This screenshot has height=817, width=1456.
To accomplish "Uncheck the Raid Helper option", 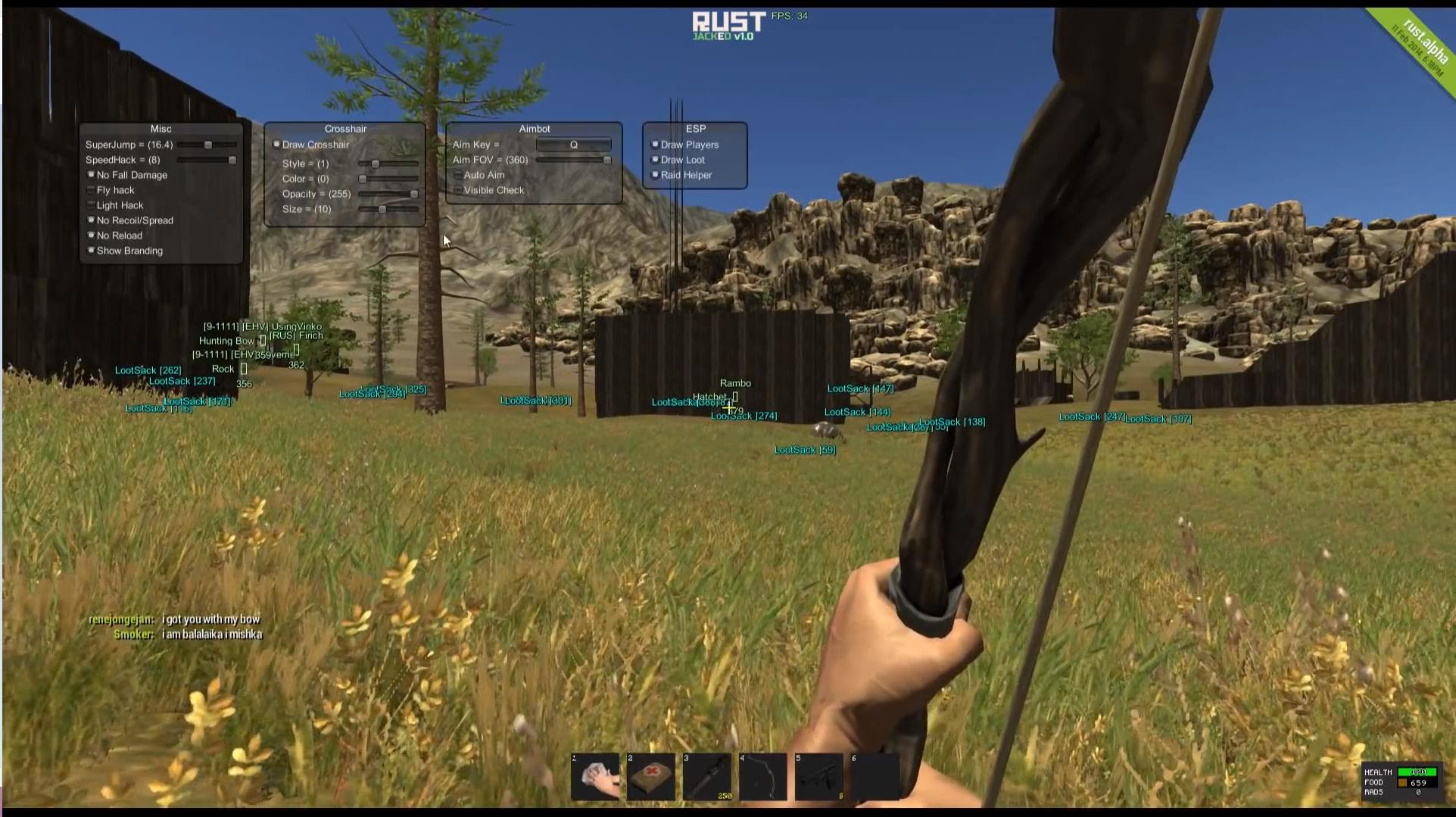I will click(654, 174).
